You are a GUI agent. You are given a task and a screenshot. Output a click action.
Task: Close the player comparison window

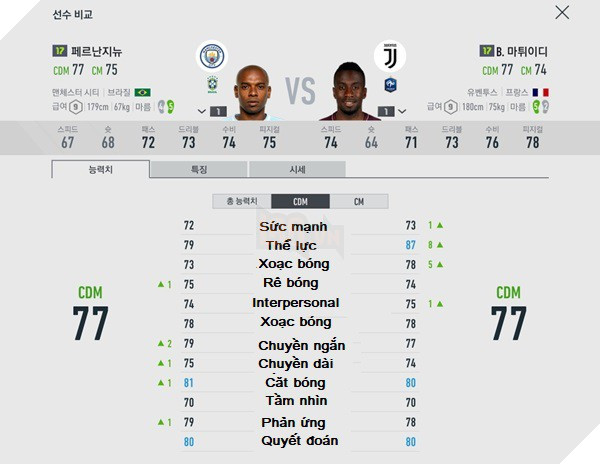coord(562,14)
